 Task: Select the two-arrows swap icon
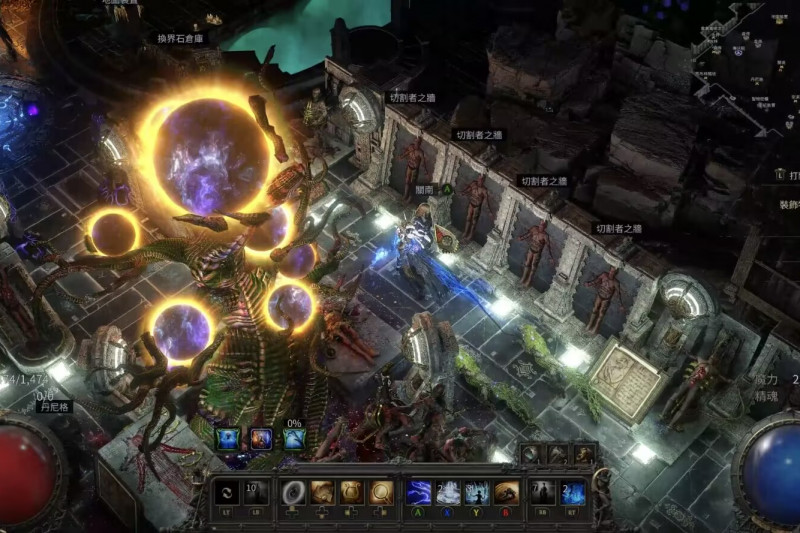click(227, 492)
